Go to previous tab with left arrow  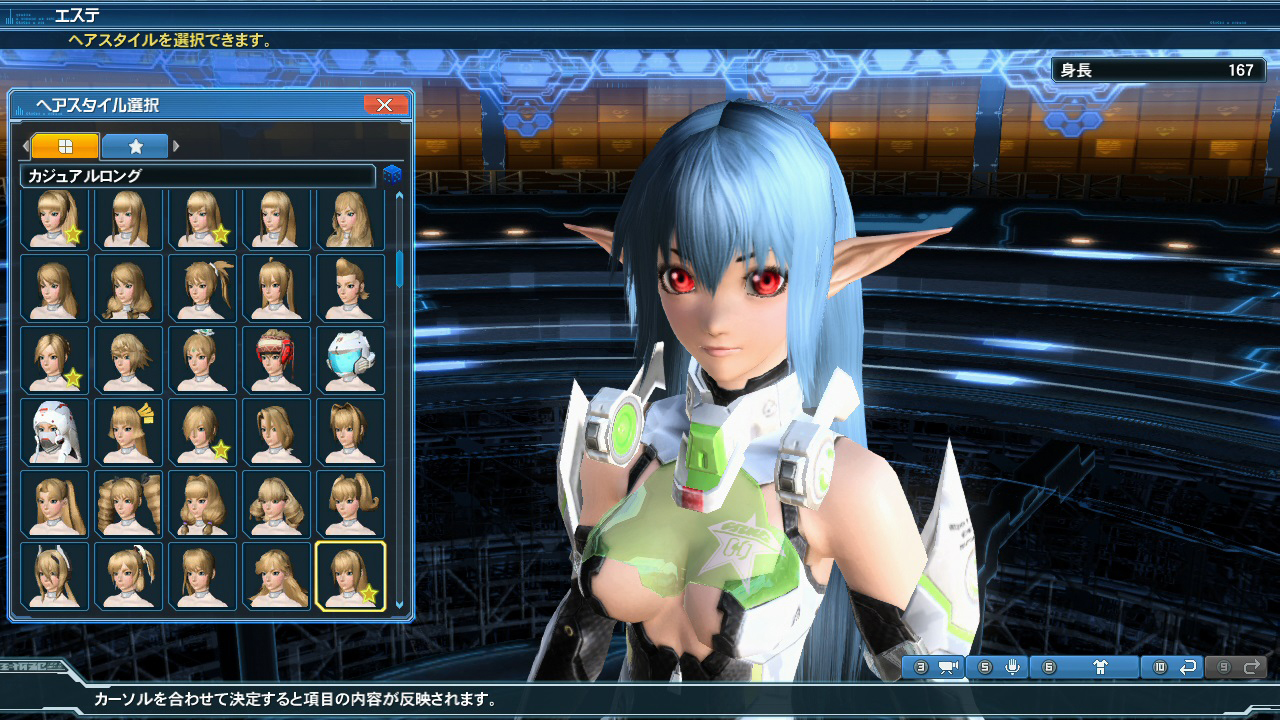coord(26,146)
